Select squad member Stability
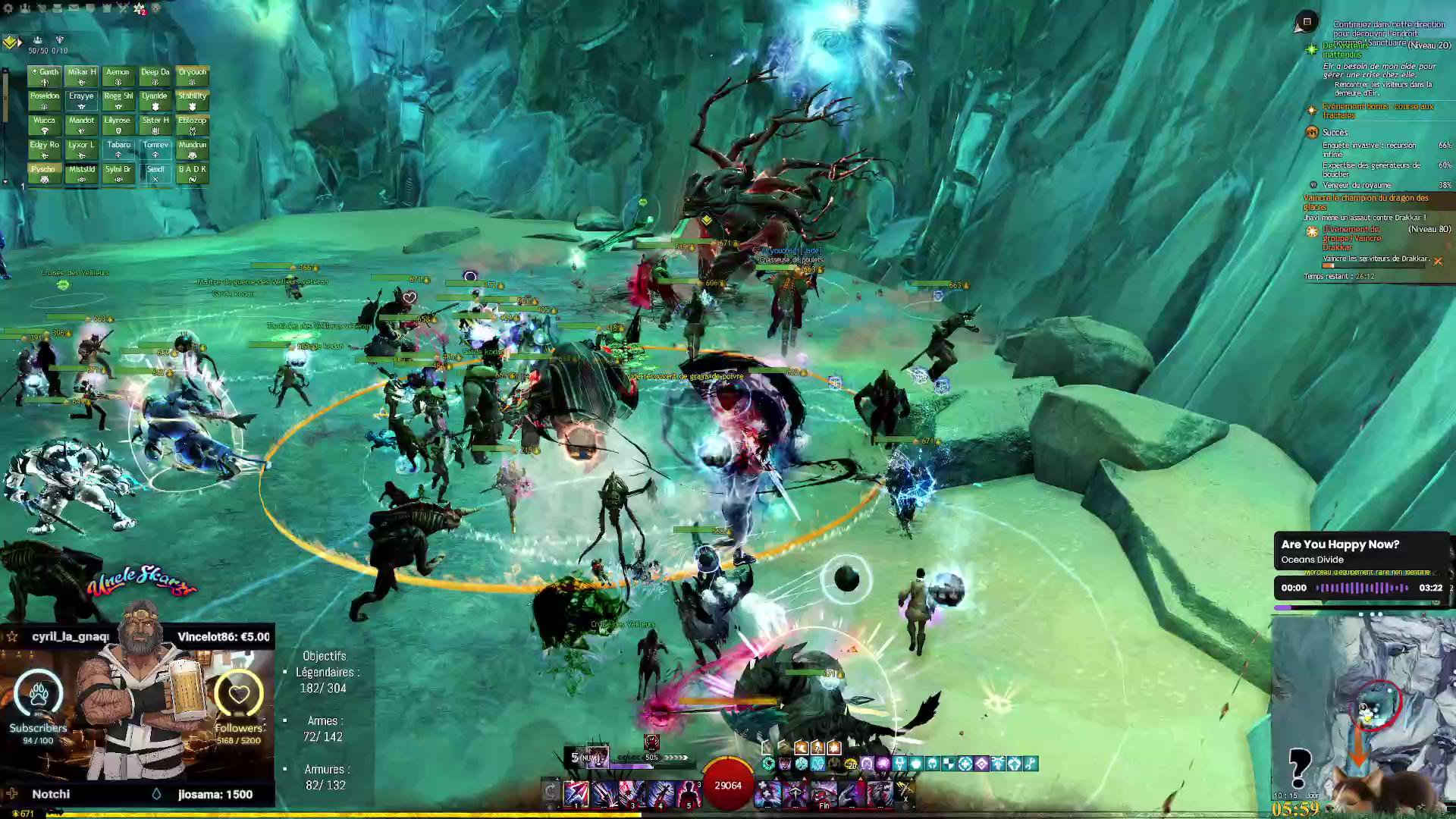1456x819 pixels. coord(192,100)
